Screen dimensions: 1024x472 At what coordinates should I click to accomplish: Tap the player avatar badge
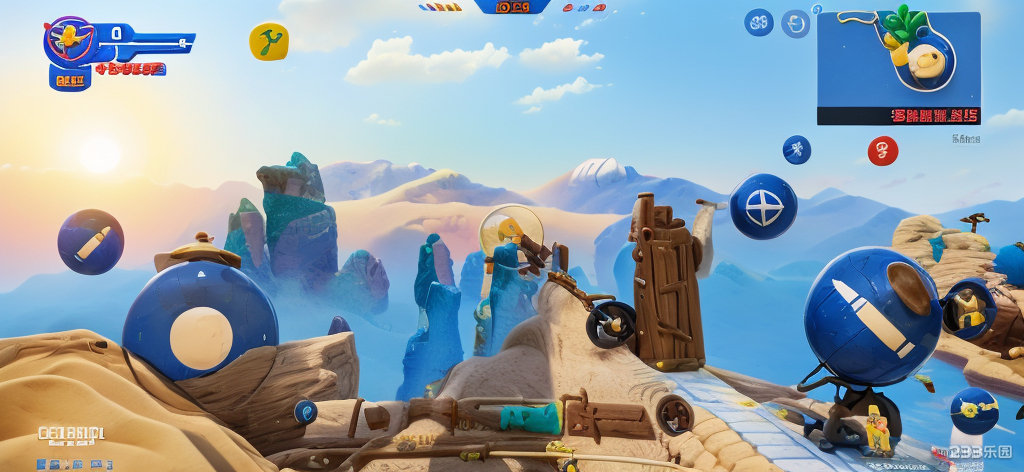click(70, 41)
